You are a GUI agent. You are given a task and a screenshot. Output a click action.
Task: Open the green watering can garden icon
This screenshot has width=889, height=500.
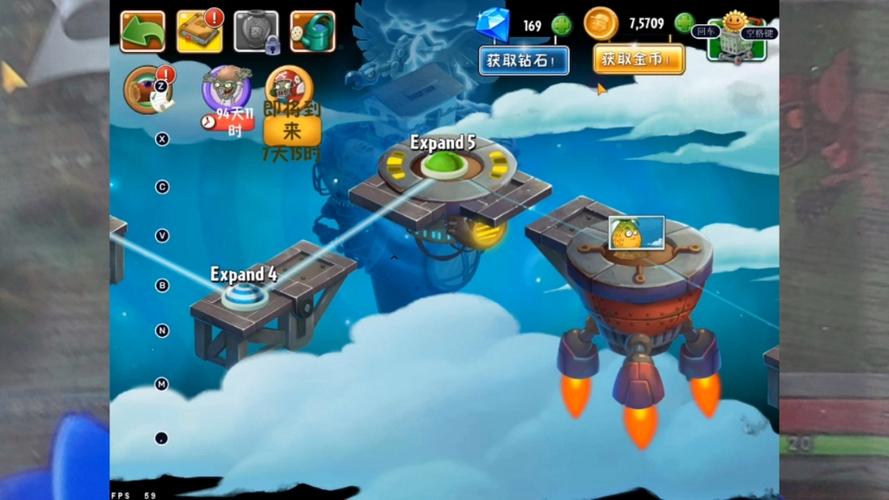[313, 31]
